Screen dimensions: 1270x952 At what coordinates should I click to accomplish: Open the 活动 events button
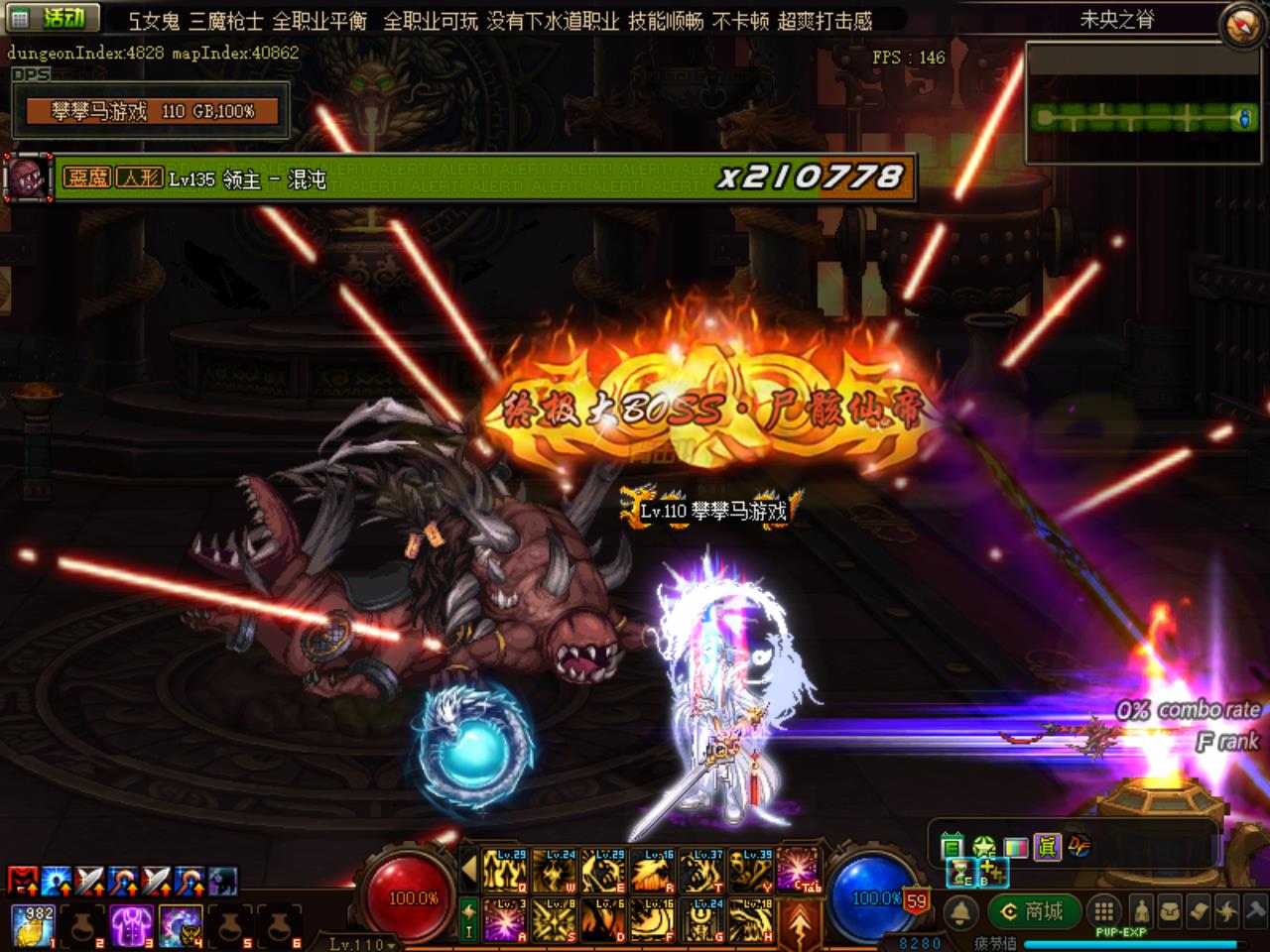click(x=55, y=17)
